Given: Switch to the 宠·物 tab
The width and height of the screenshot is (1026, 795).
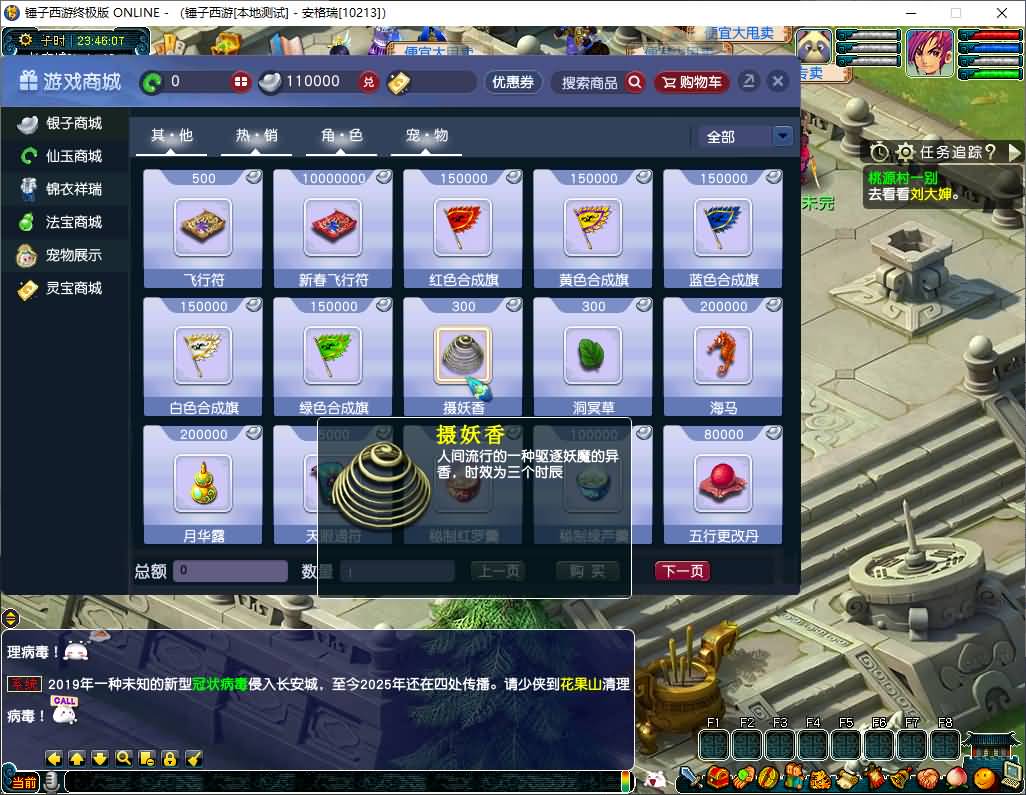Looking at the screenshot, I should coord(427,136).
